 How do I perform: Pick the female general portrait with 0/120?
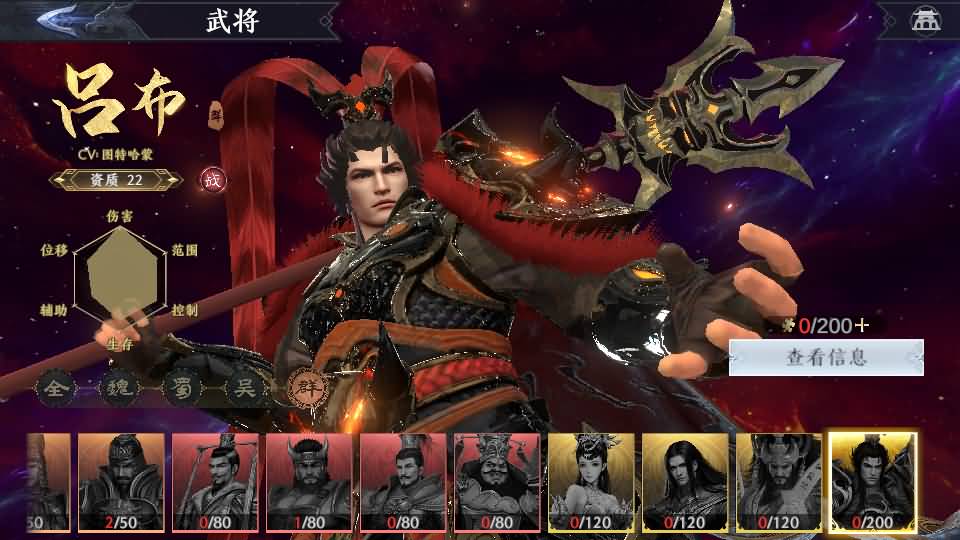coord(591,481)
